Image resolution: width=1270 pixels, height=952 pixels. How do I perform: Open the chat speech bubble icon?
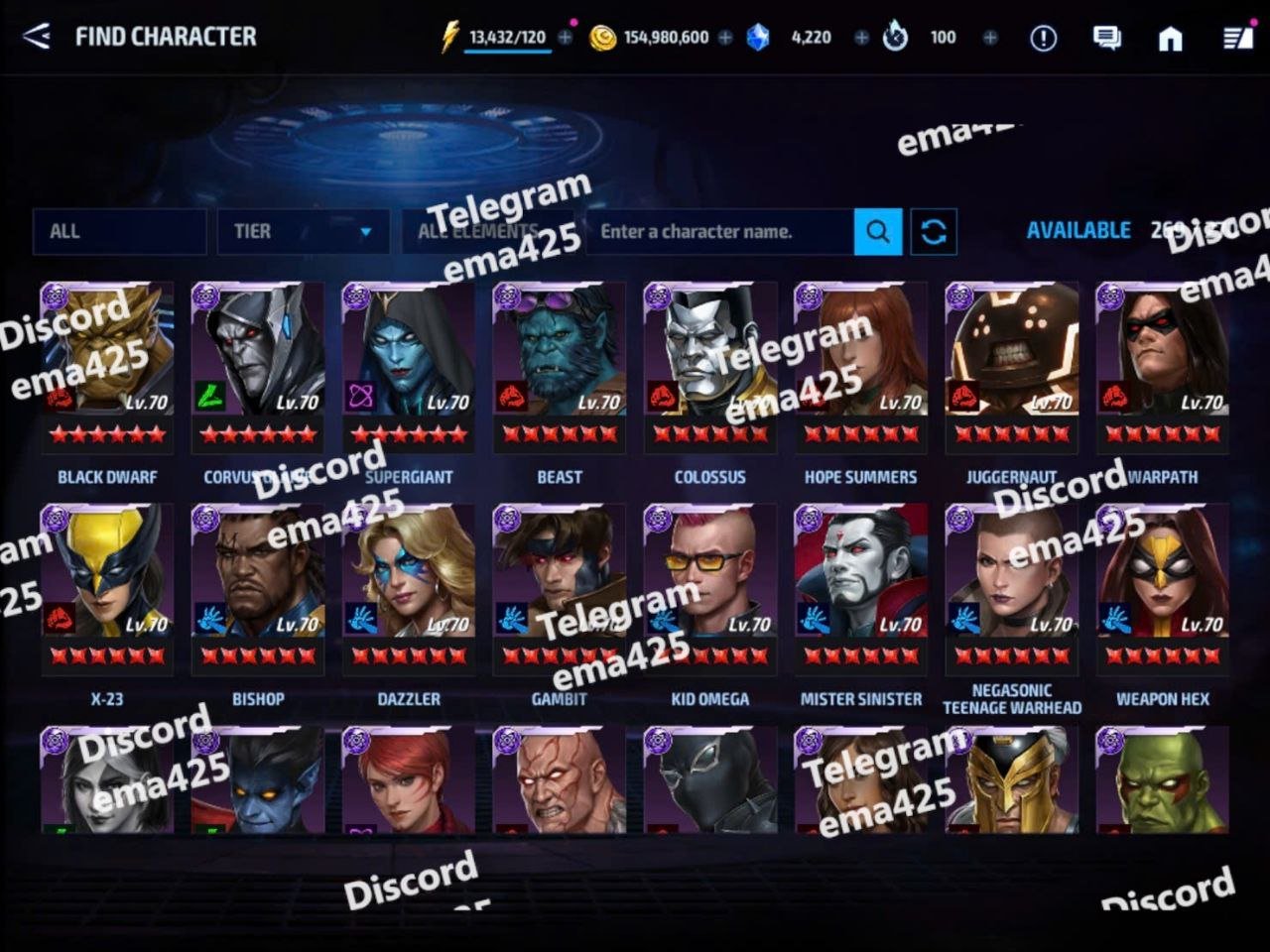pos(1106,38)
